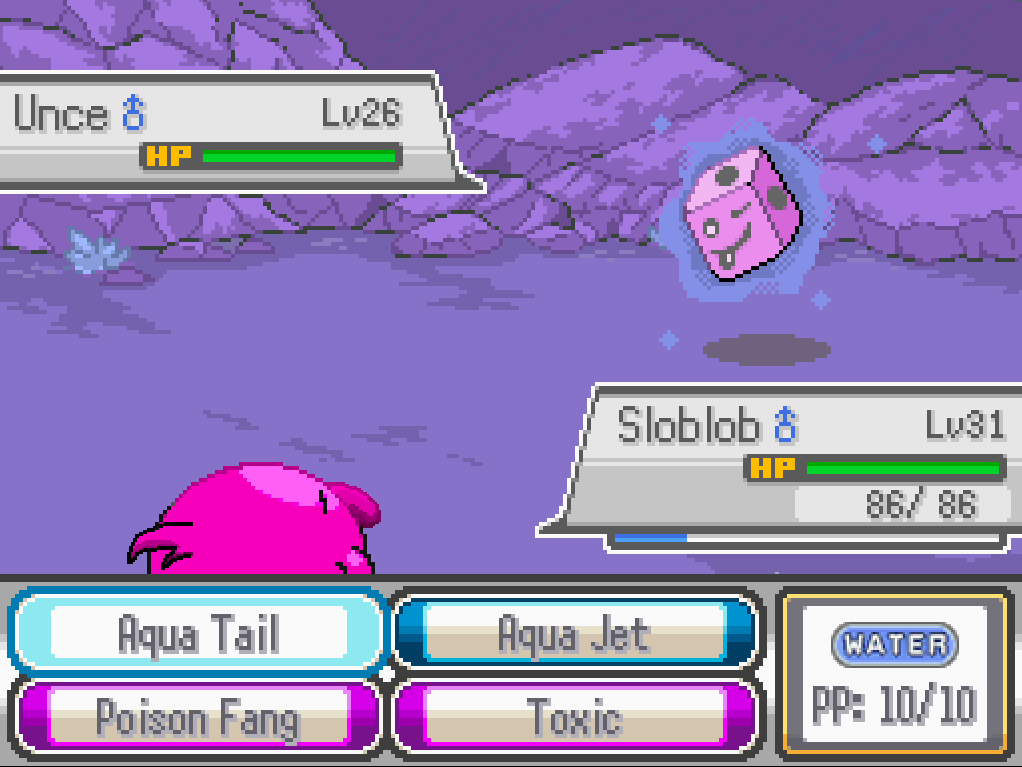The width and height of the screenshot is (1022, 767).
Task: Use the Poison Fang move
Action: tap(198, 716)
